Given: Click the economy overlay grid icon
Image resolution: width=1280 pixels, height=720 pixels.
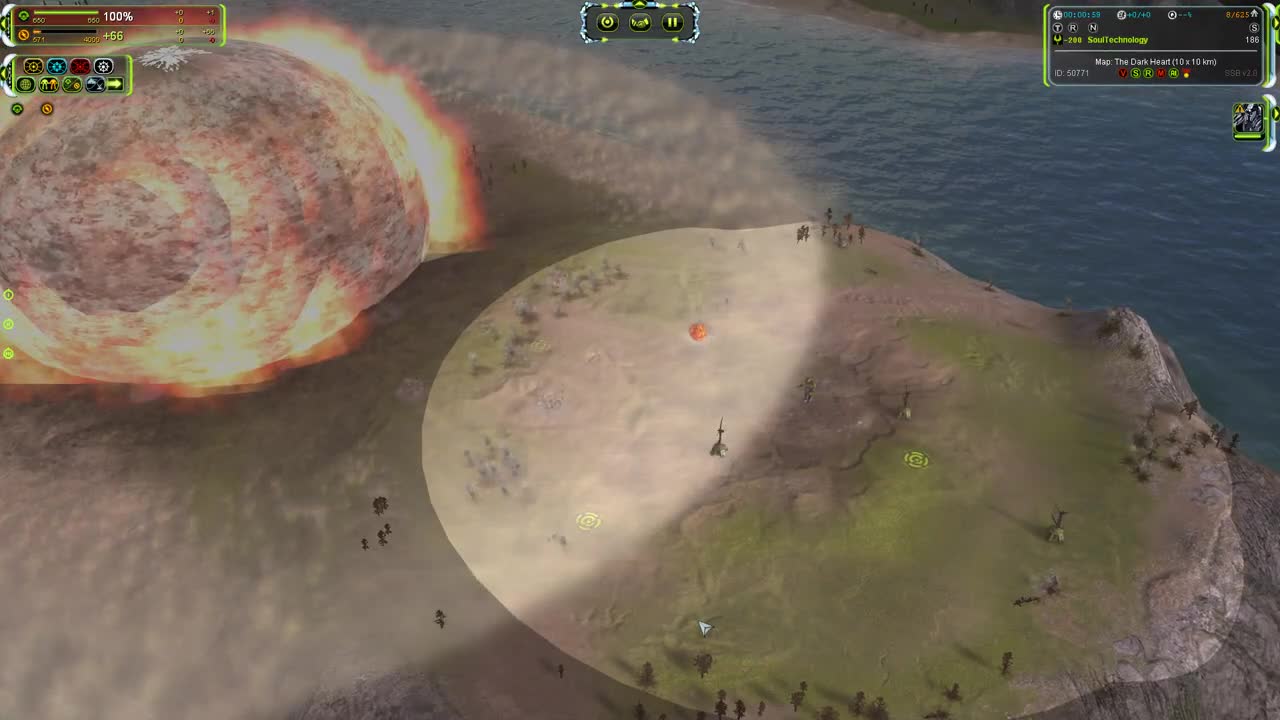Looking at the screenshot, I should point(26,84).
